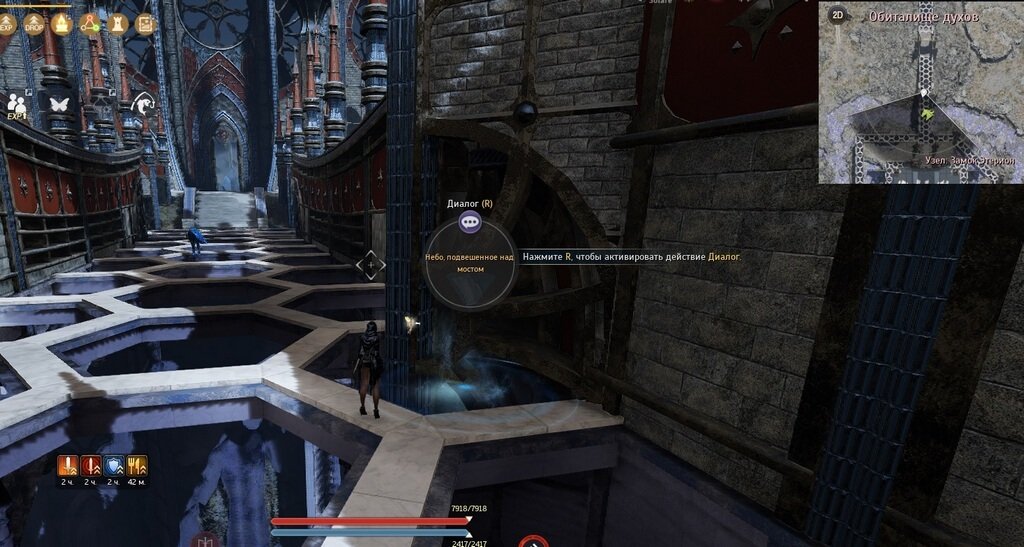The height and width of the screenshot is (547, 1024).
Task: Click the fork and knife food buff
Action: 137,465
